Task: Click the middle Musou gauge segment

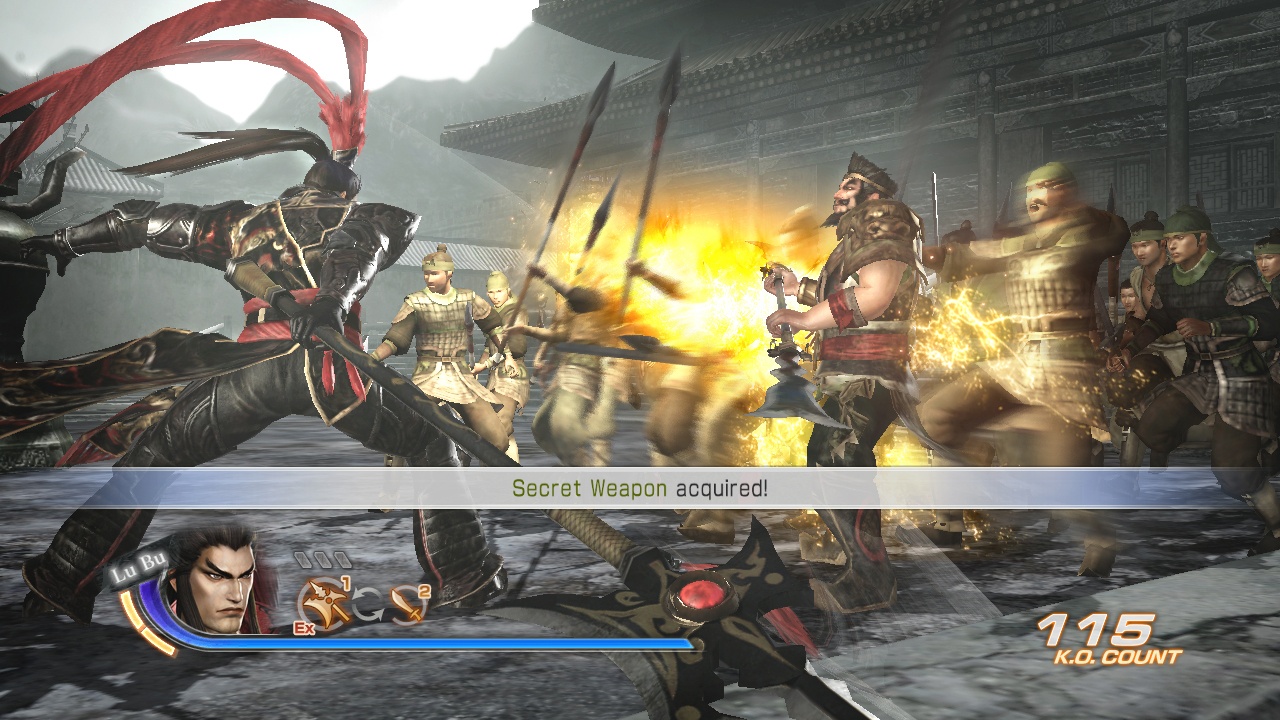Action: click(323, 558)
